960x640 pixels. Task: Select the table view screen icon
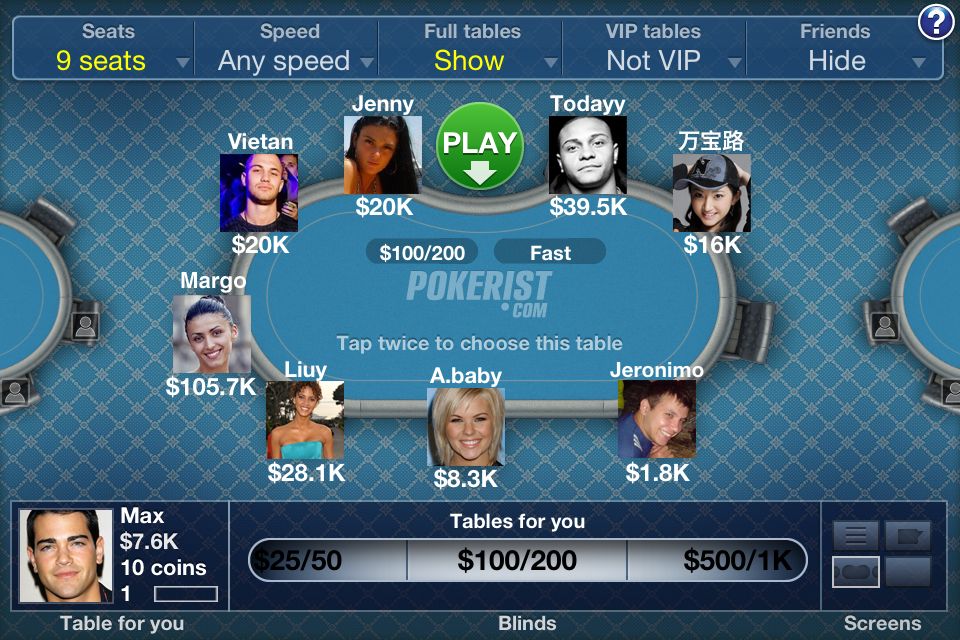click(x=856, y=572)
